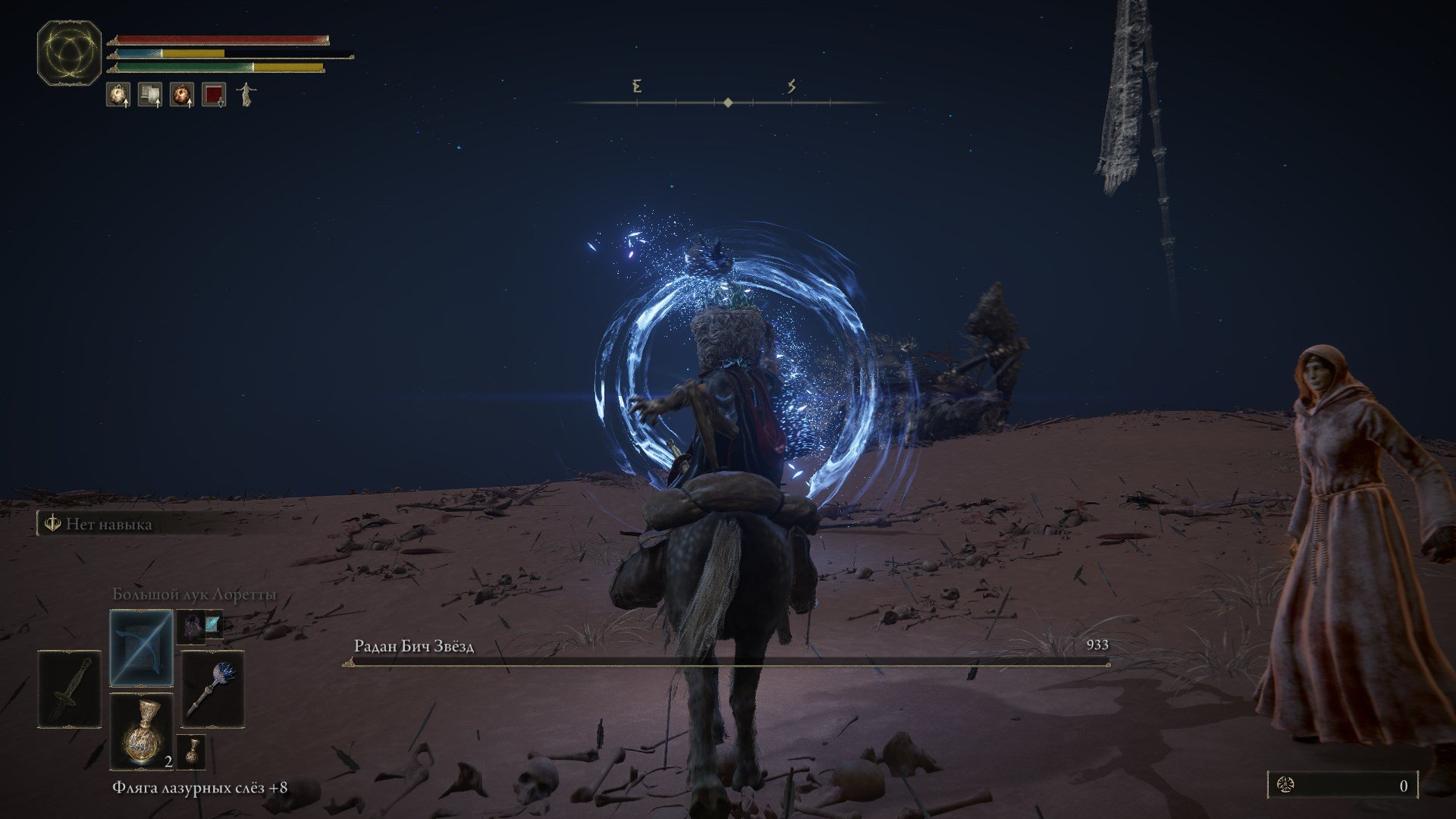The image size is (1456, 819).
Task: Pick the cyan spell icon behind the purple one
Action: point(213,622)
